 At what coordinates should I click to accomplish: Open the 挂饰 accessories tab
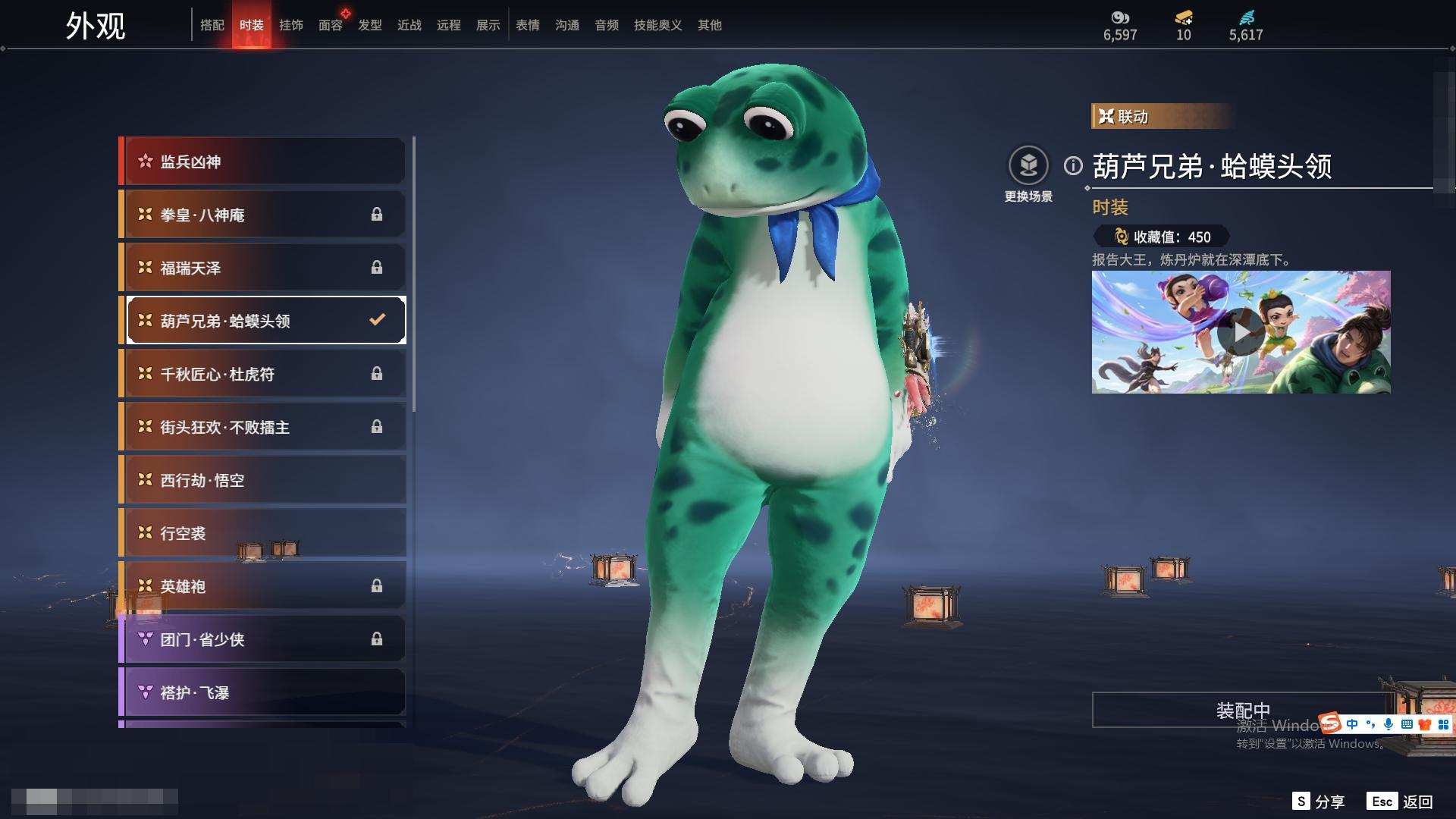[x=291, y=25]
